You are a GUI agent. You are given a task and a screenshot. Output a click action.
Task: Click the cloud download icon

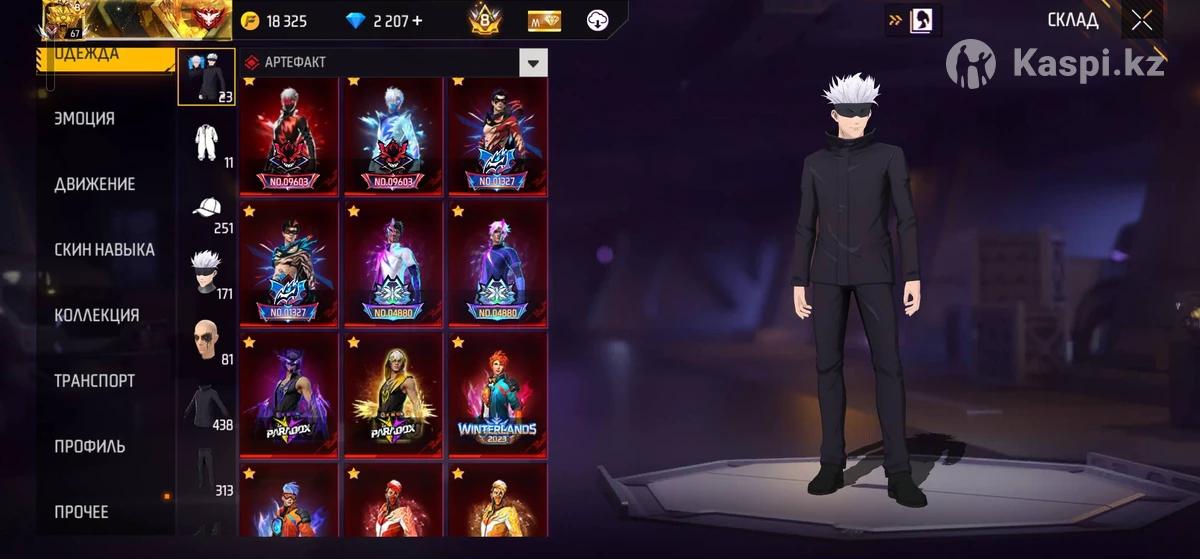597,21
